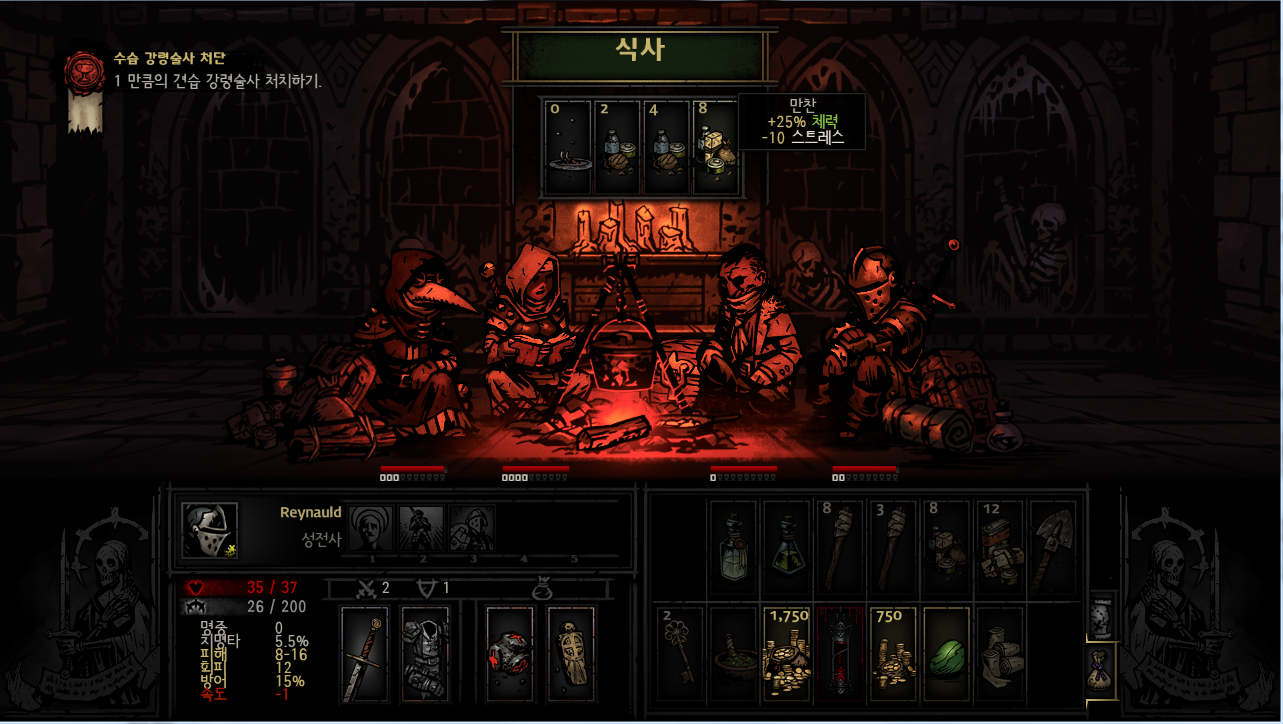Viewport: 1283px width, 724px height.
Task: Select the raised sword skill icon
Action: pyautogui.click(x=422, y=526)
